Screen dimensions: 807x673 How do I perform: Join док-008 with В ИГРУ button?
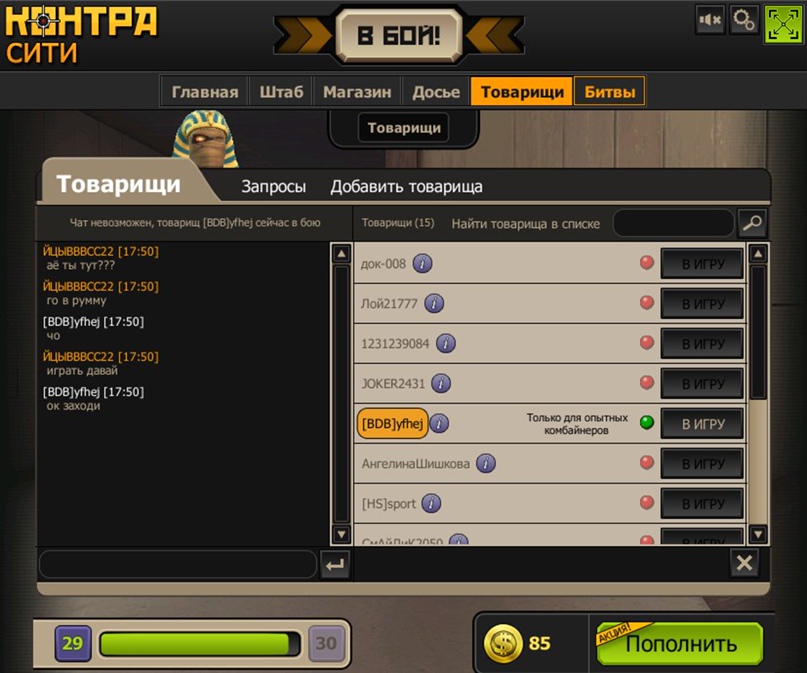[702, 264]
